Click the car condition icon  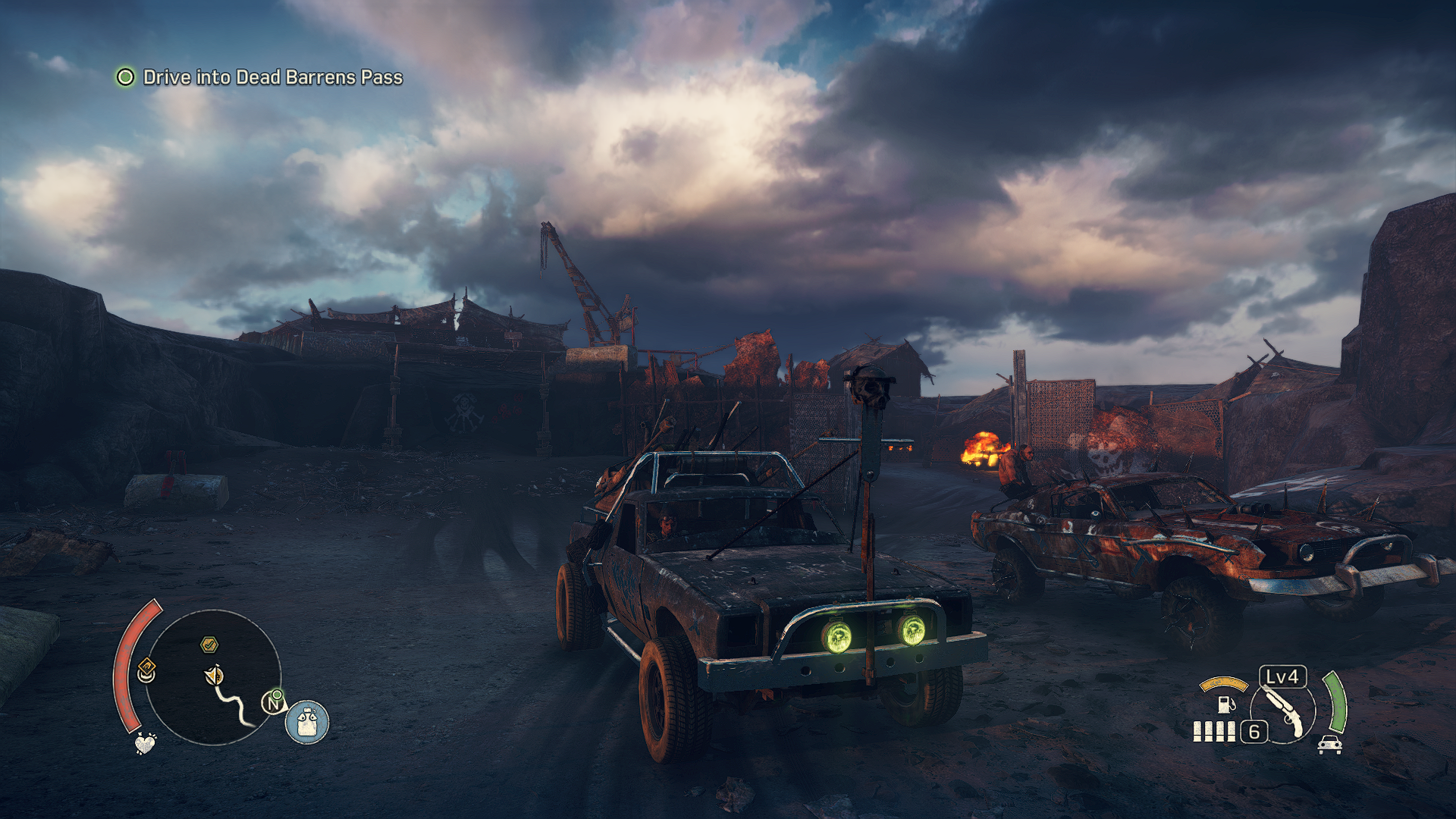[x=1330, y=744]
